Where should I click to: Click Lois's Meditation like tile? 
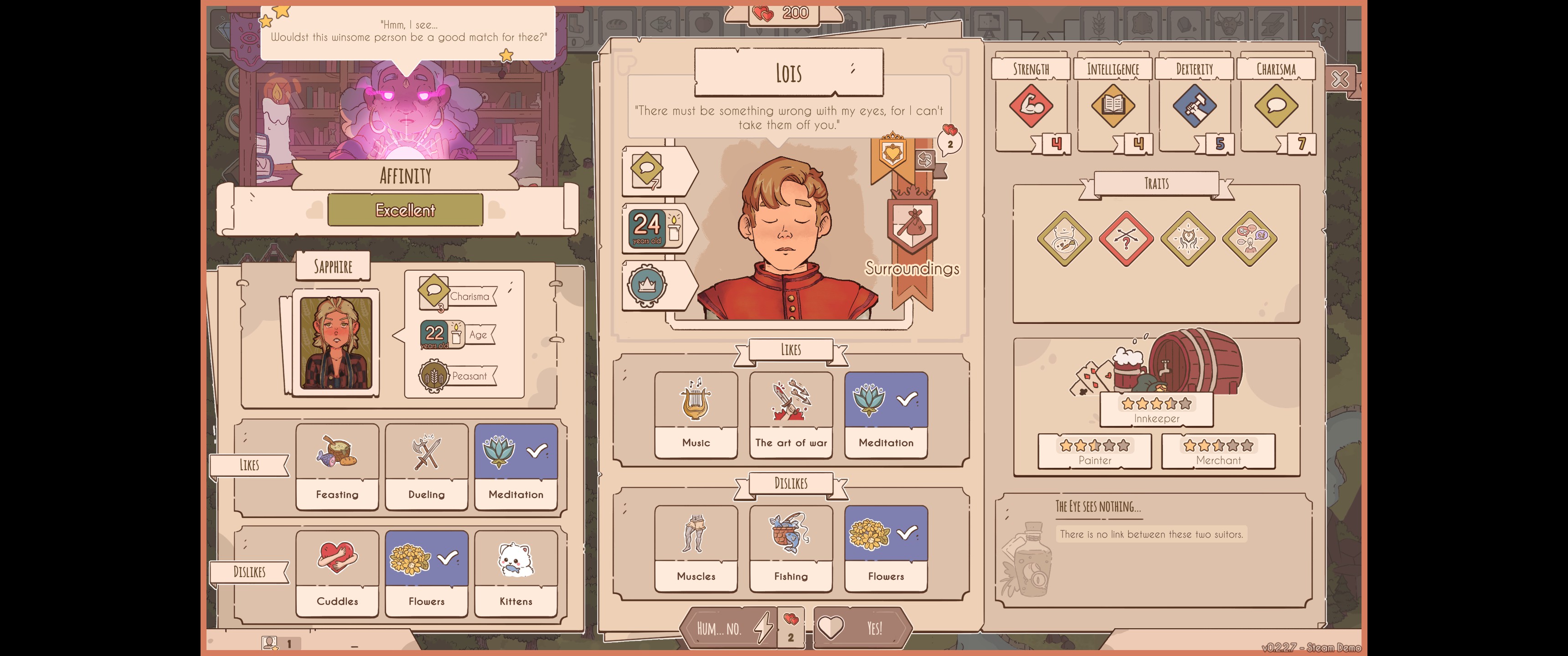[x=886, y=415]
